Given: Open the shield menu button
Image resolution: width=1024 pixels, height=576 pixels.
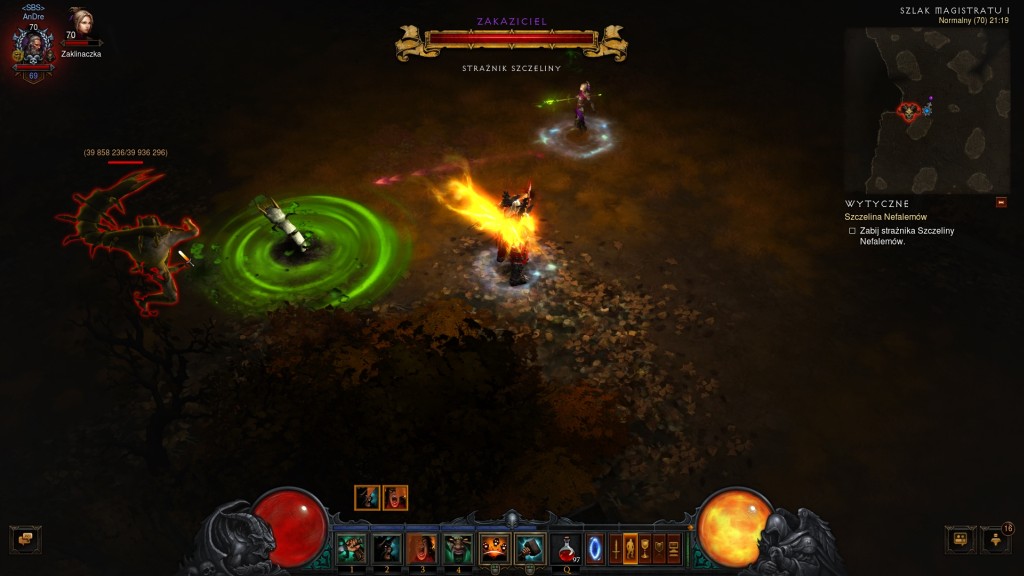Looking at the screenshot, I should 660,549.
